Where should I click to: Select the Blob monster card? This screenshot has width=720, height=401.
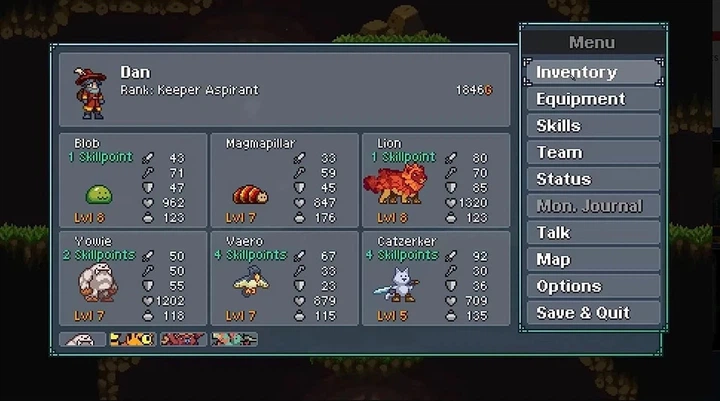click(x=133, y=180)
